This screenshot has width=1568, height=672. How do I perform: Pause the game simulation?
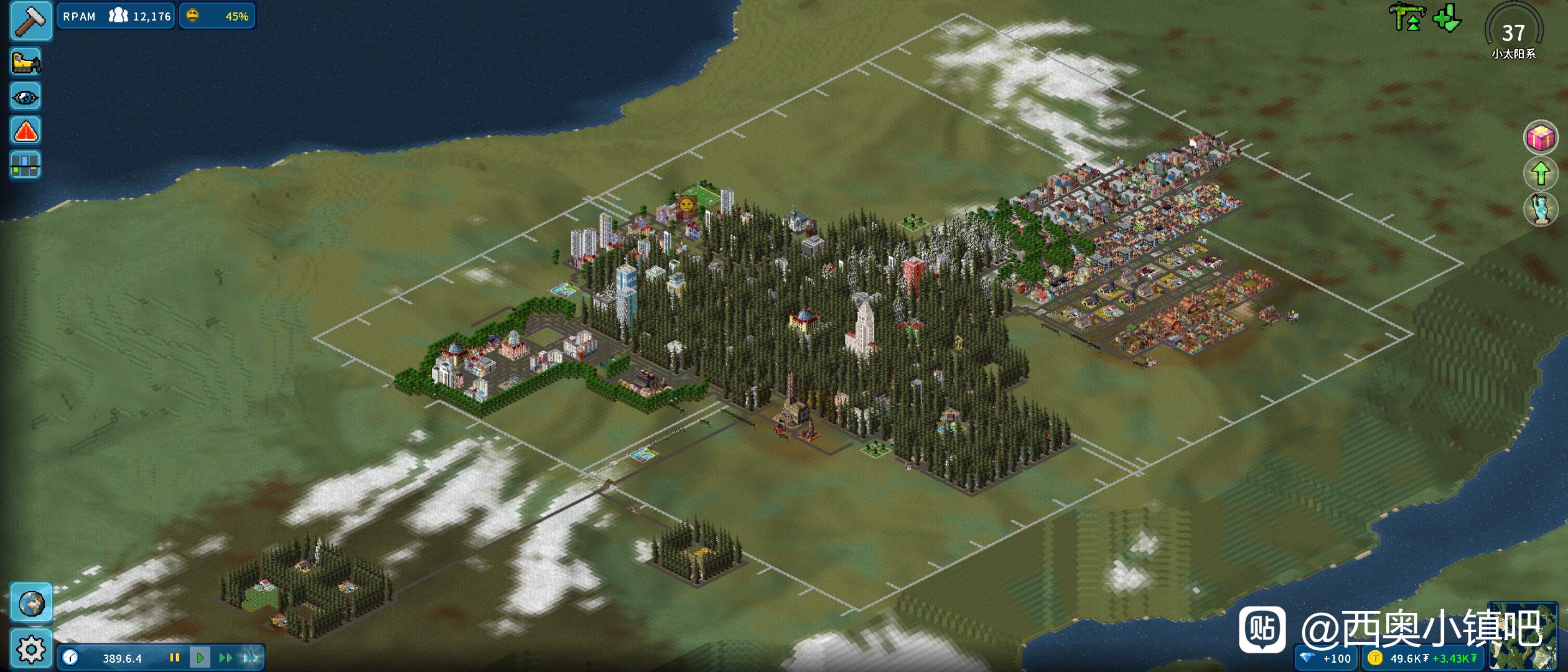tap(175, 658)
